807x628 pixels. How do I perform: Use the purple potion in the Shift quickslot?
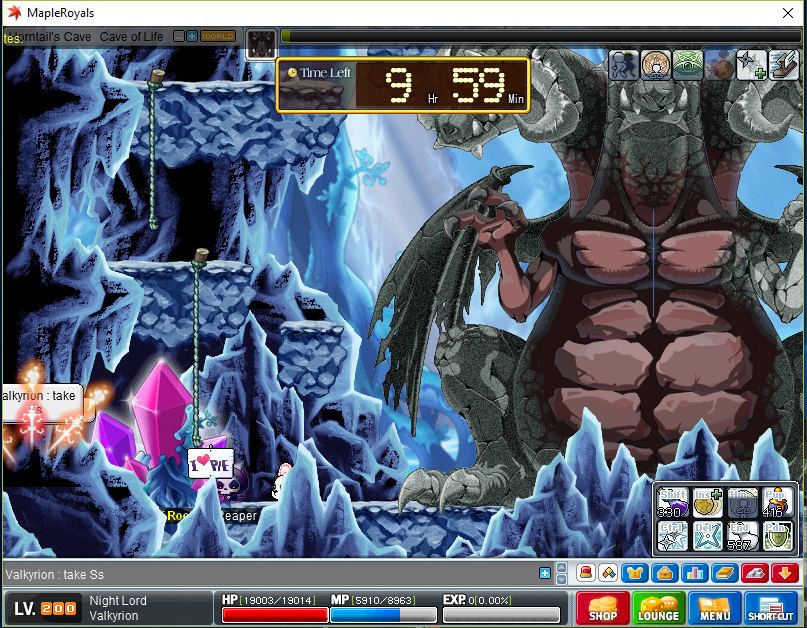coord(672,503)
